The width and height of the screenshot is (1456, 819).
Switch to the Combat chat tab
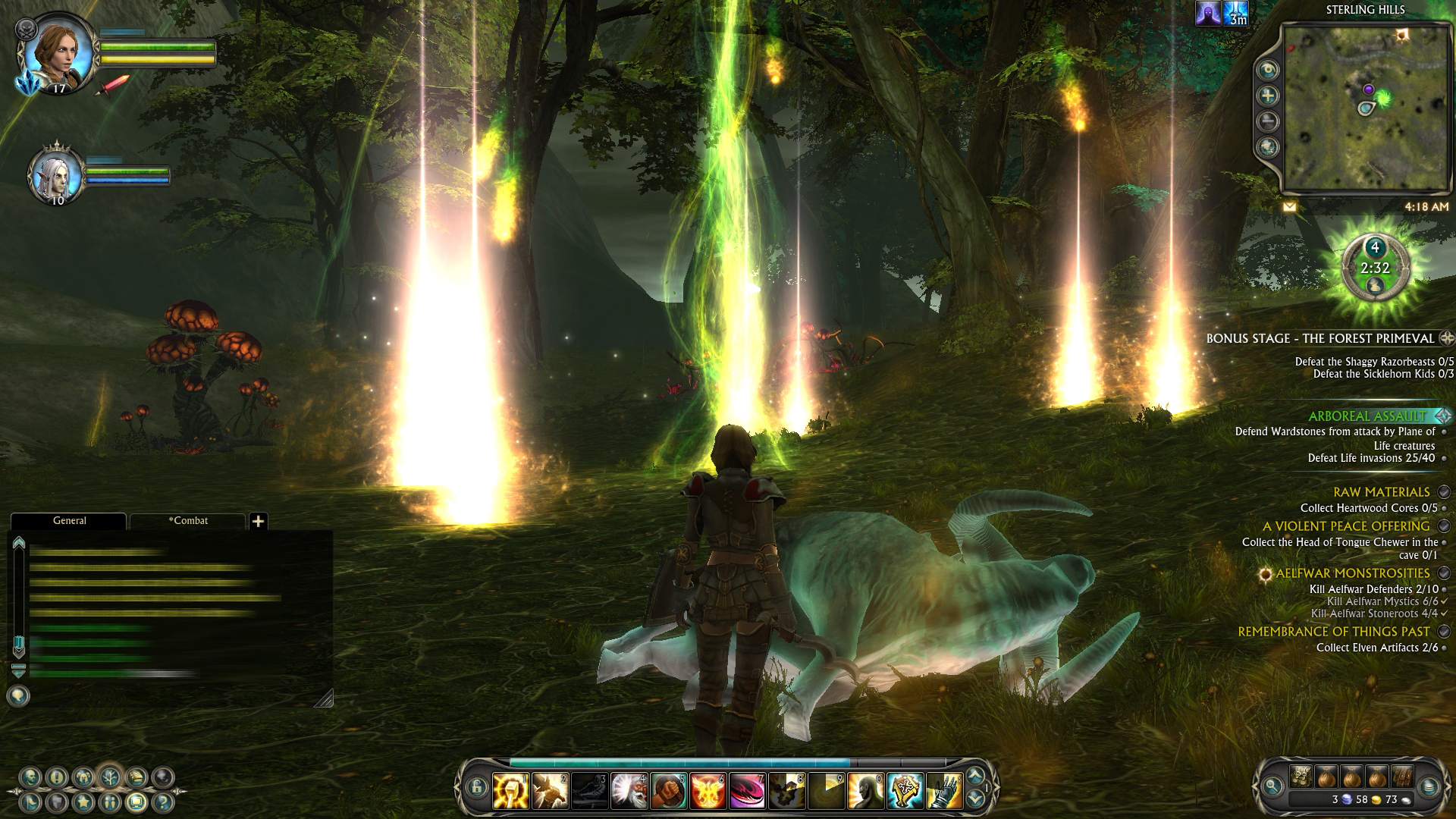tap(188, 521)
